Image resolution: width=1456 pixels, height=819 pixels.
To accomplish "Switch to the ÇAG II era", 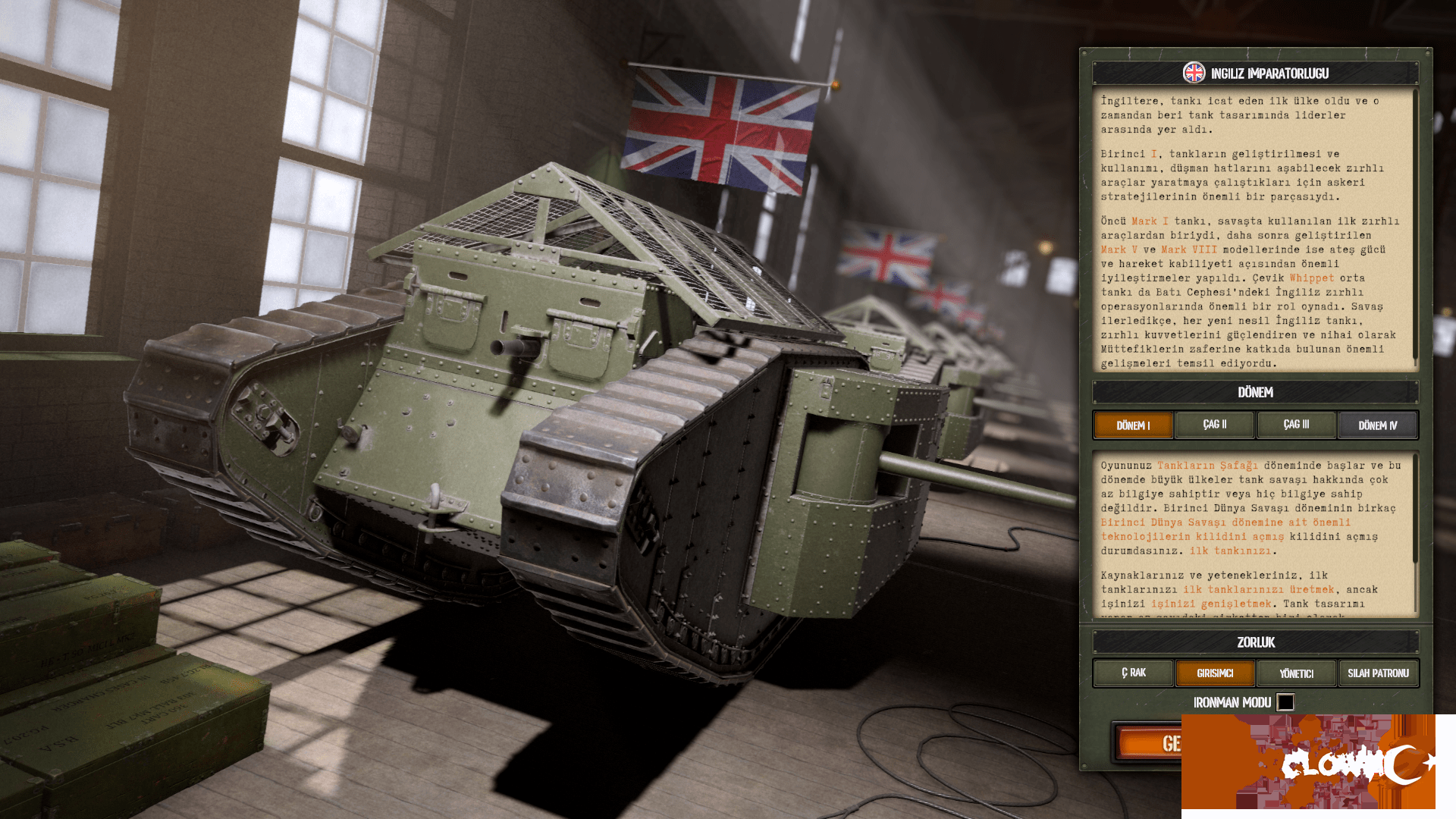I will coord(1214,425).
